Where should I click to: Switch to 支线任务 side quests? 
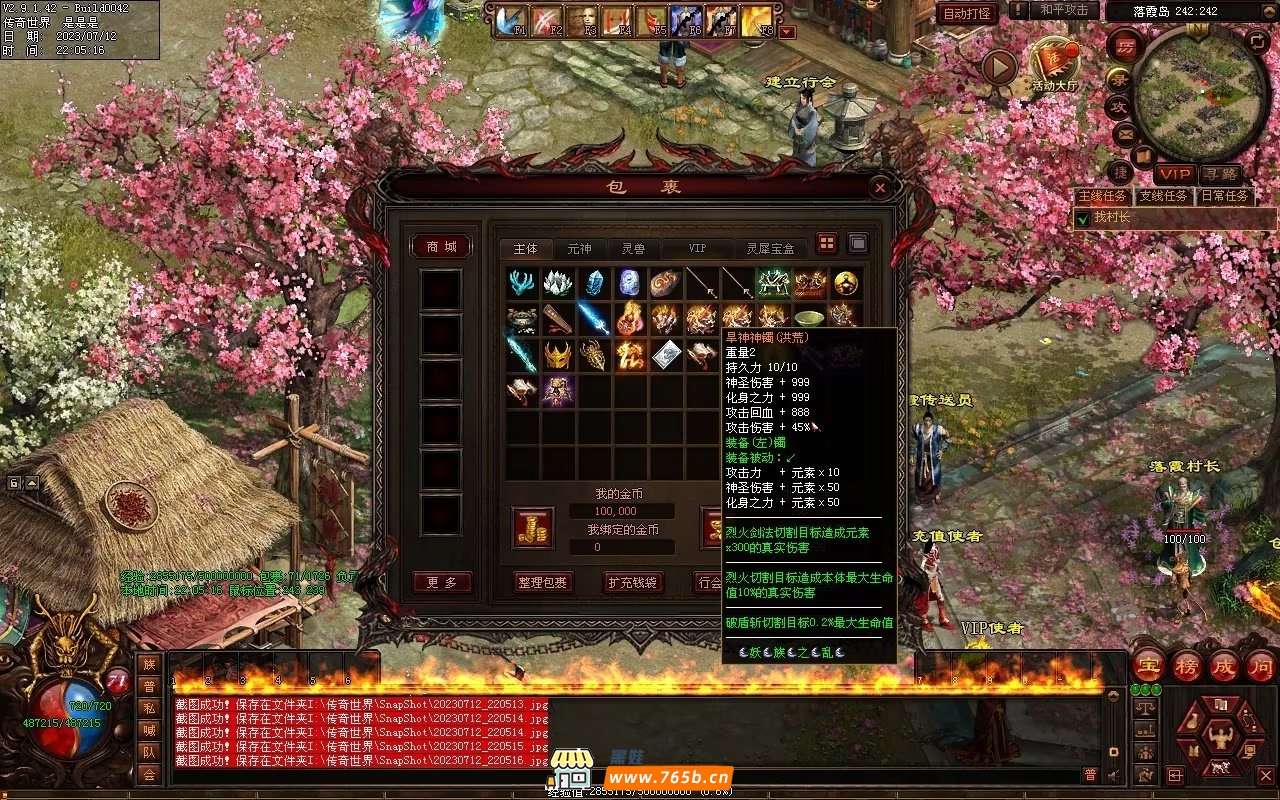click(1163, 196)
